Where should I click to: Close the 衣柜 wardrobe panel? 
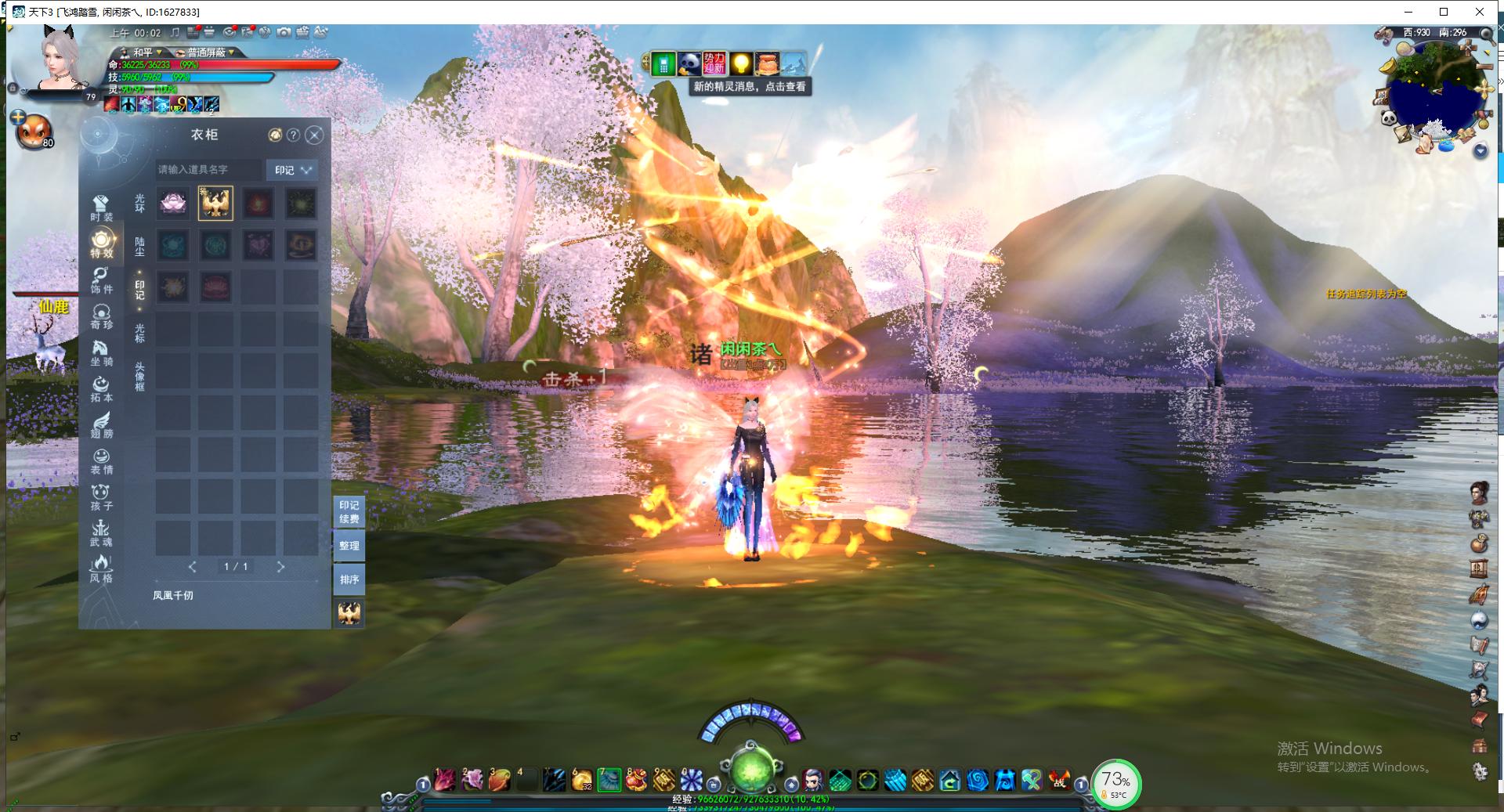(x=314, y=135)
